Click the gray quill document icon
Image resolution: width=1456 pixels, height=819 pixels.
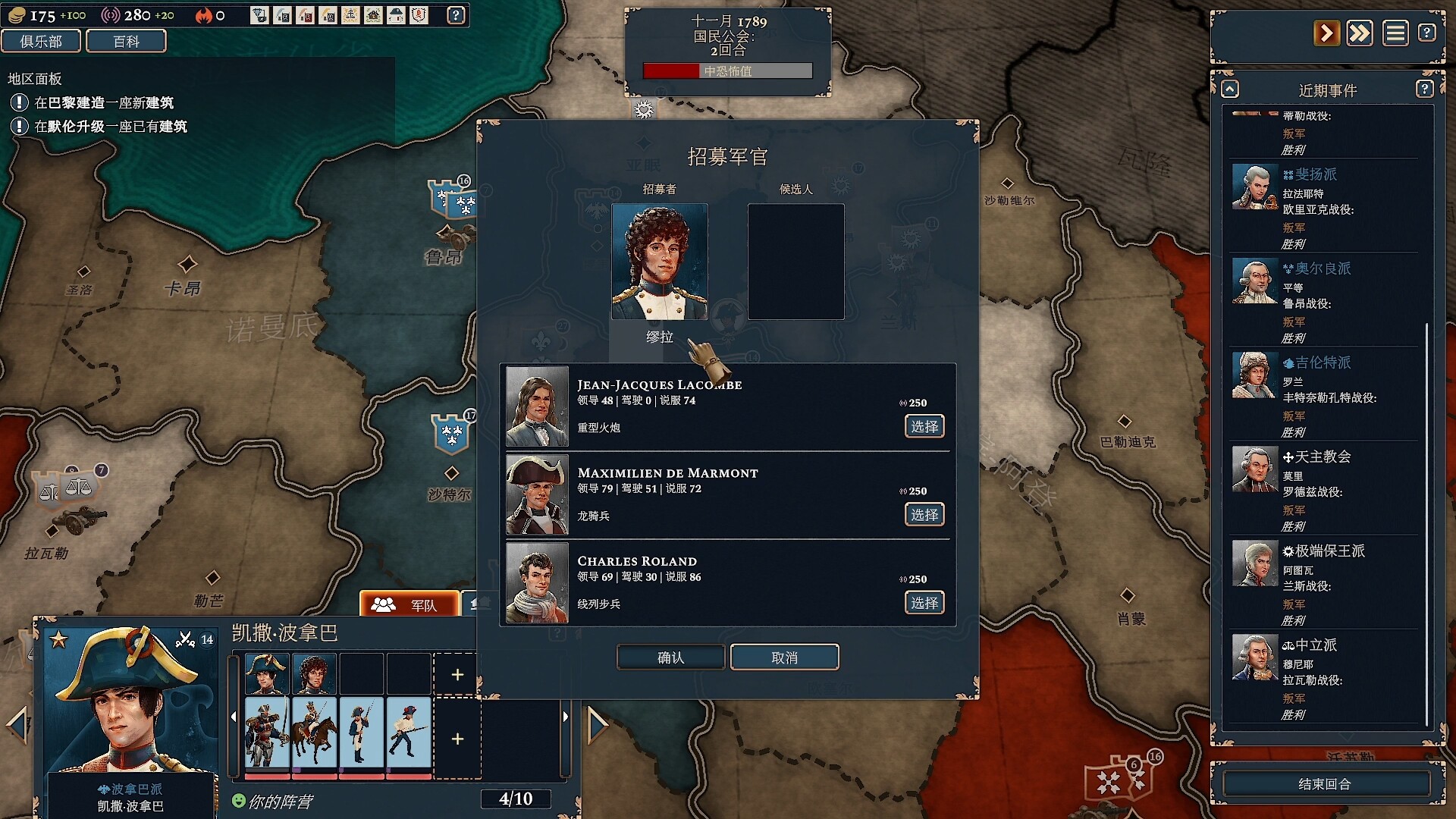click(282, 15)
